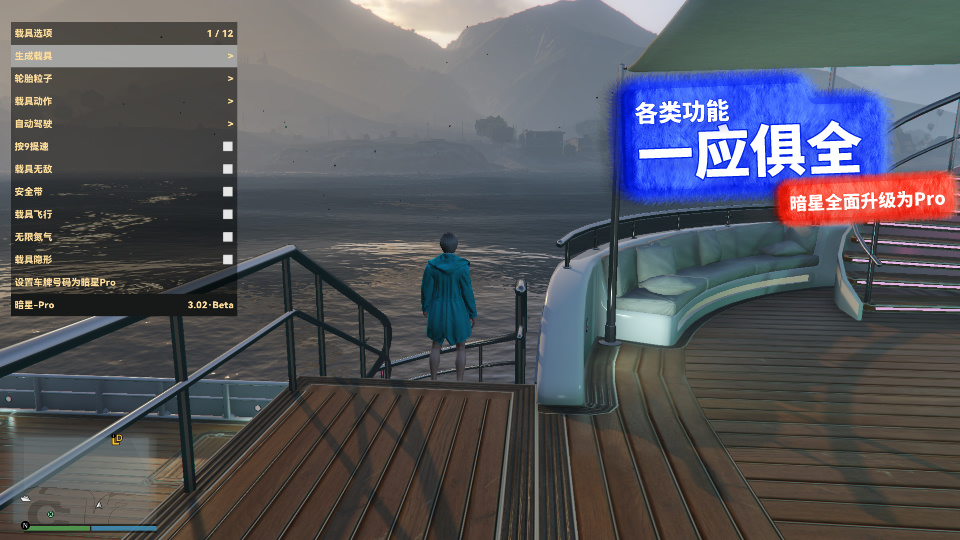The height and width of the screenshot is (540, 960).
Task: Turn on 载具飞行 vehicle flying
Action: pos(228,214)
